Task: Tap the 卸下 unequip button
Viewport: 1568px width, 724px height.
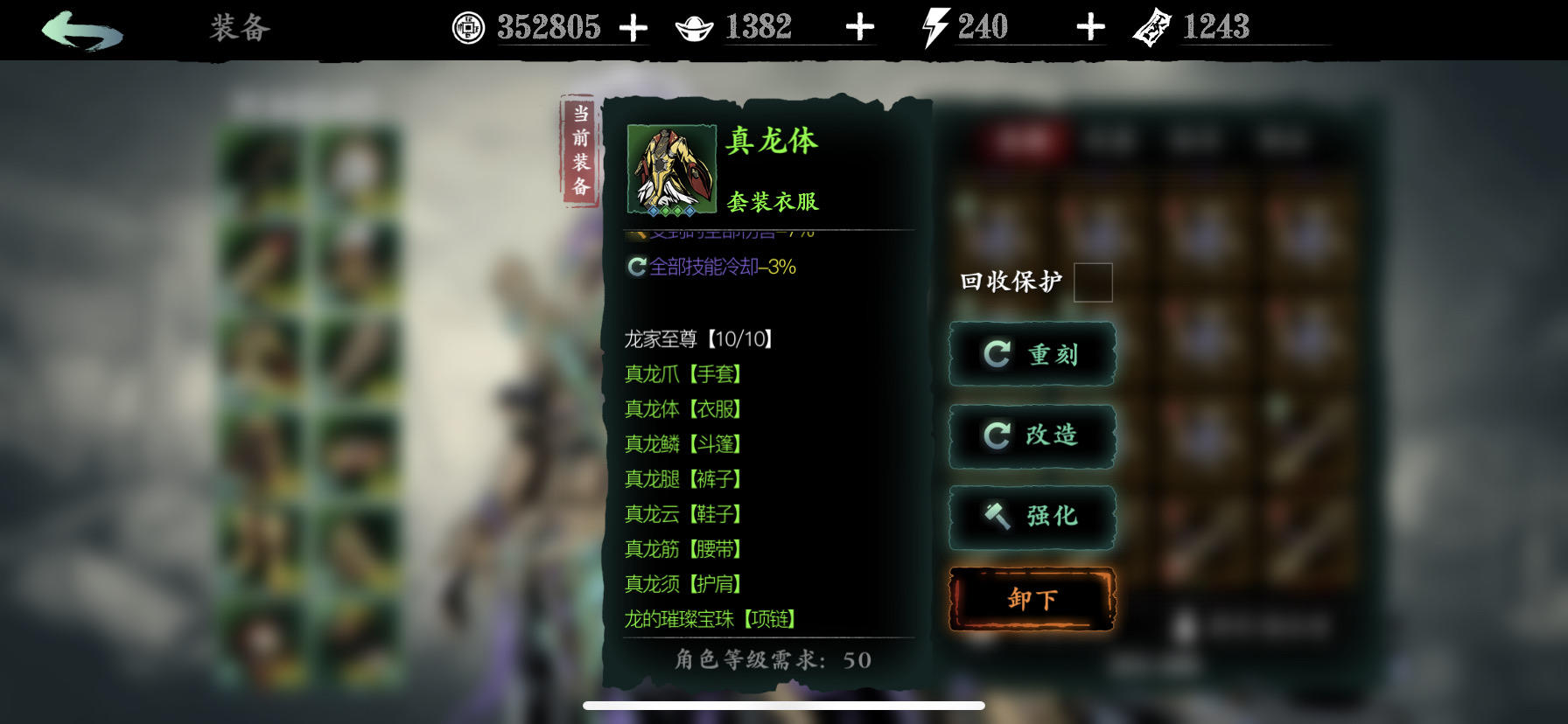Action: (1031, 600)
